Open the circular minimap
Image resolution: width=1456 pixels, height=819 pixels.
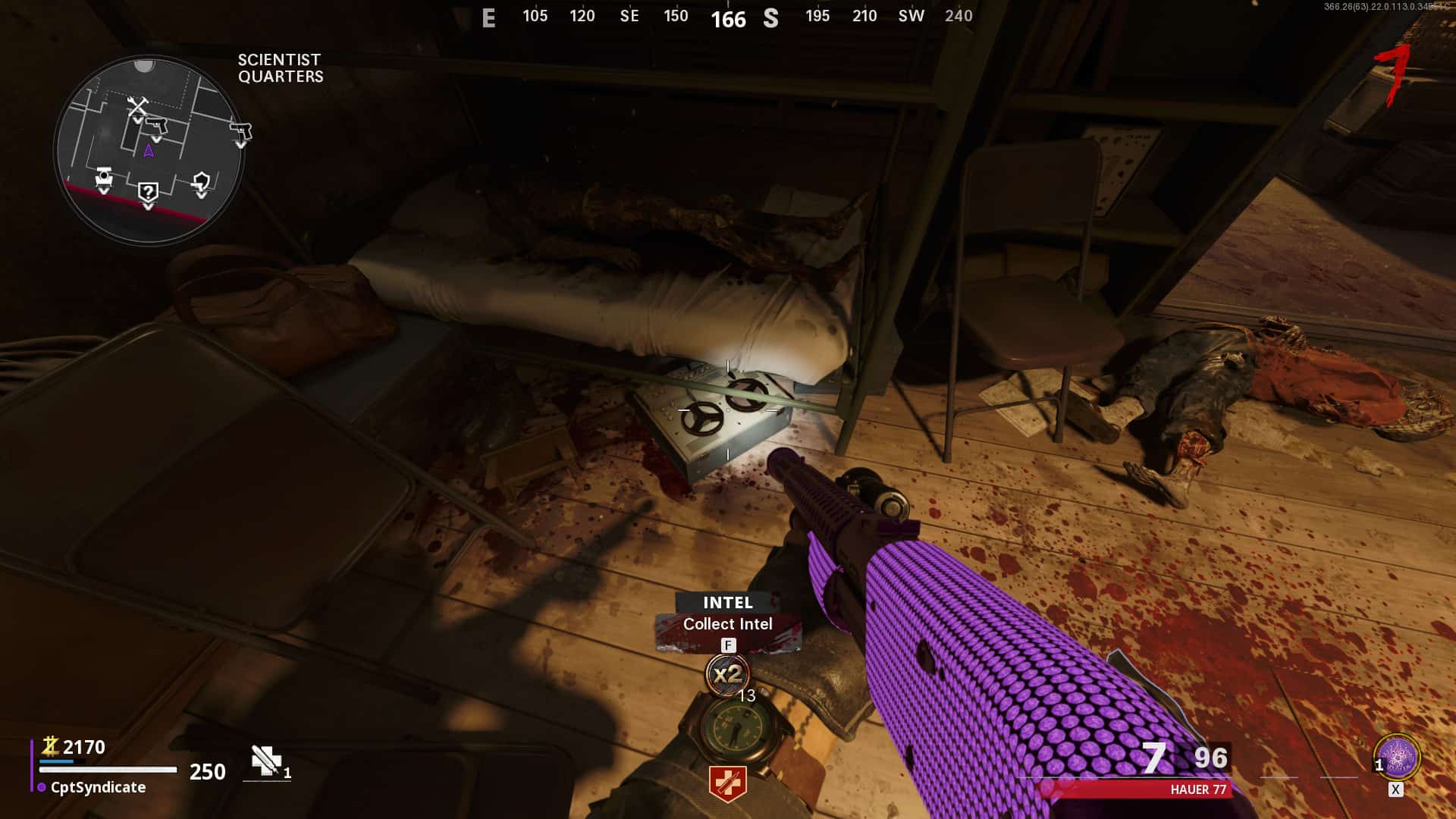click(149, 149)
